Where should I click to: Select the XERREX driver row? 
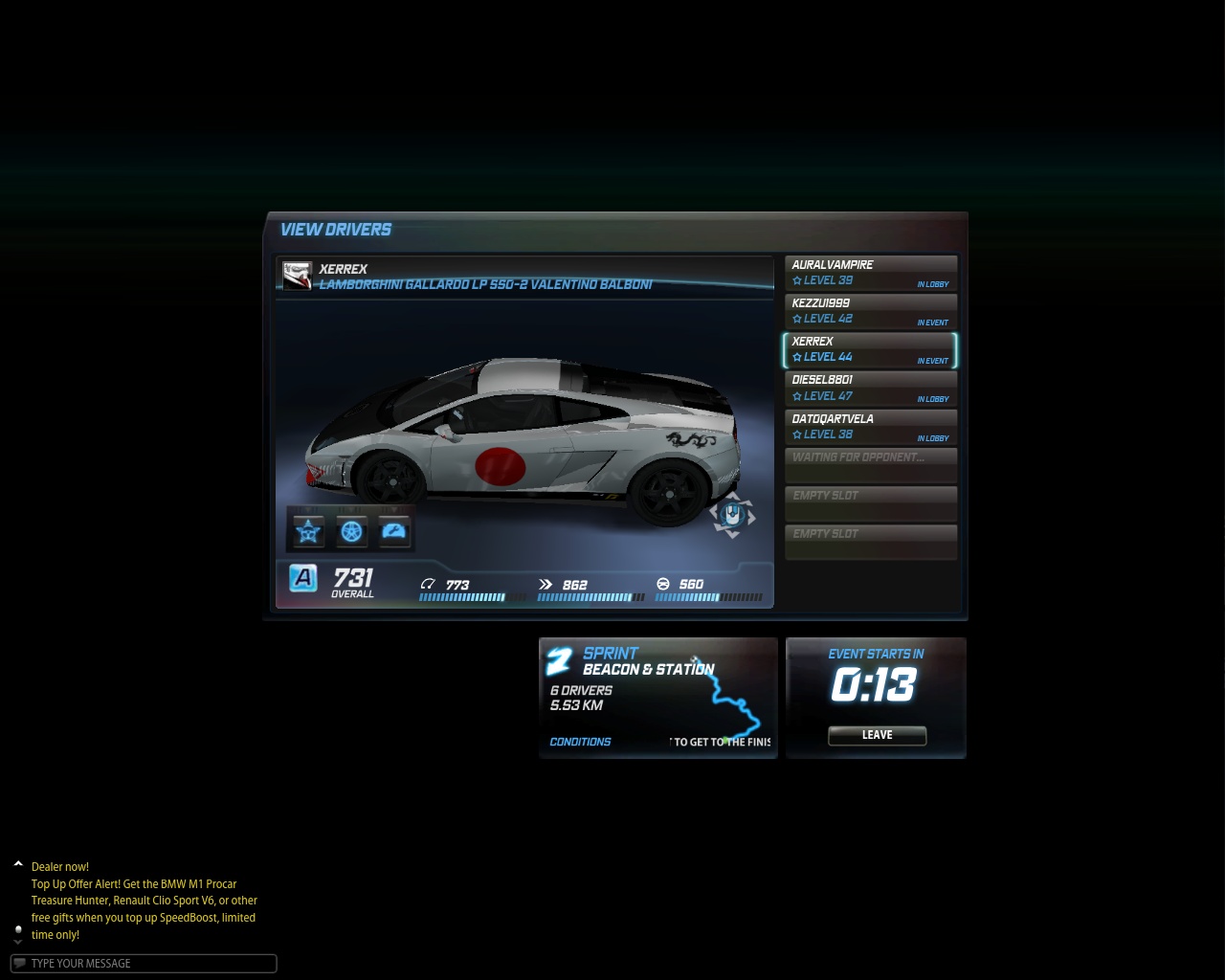(x=870, y=349)
